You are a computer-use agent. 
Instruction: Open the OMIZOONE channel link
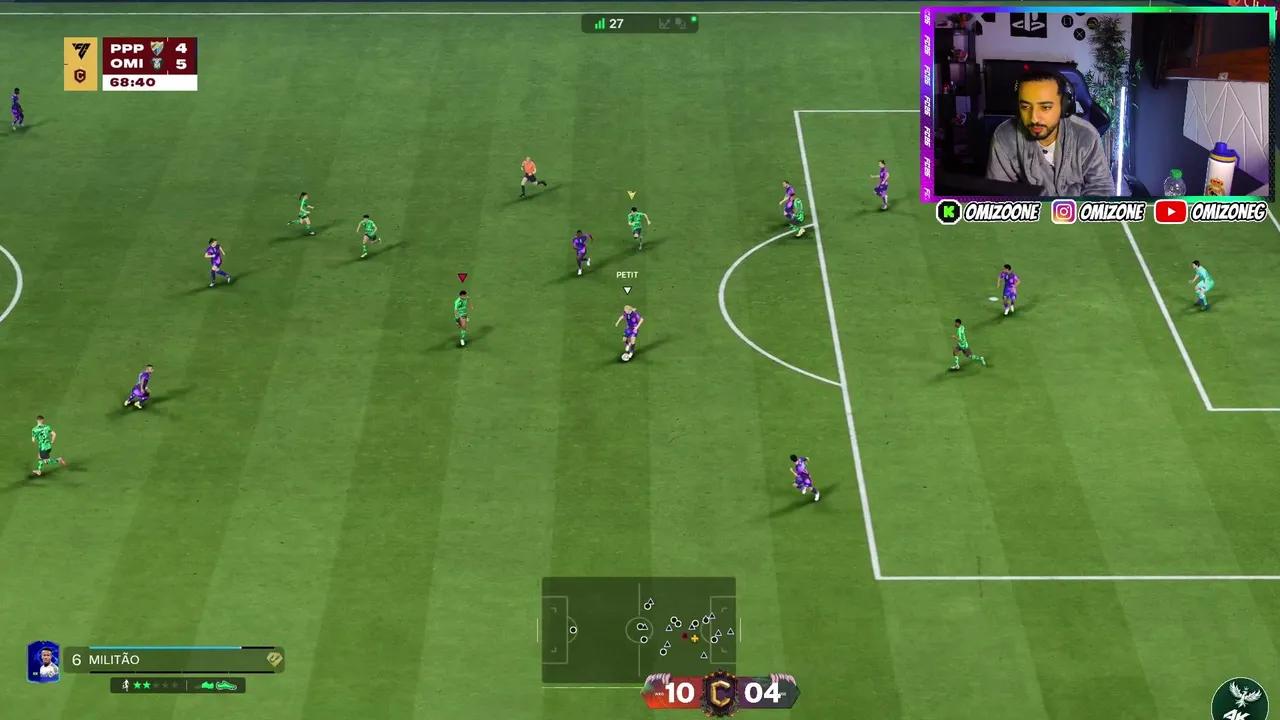click(1000, 212)
